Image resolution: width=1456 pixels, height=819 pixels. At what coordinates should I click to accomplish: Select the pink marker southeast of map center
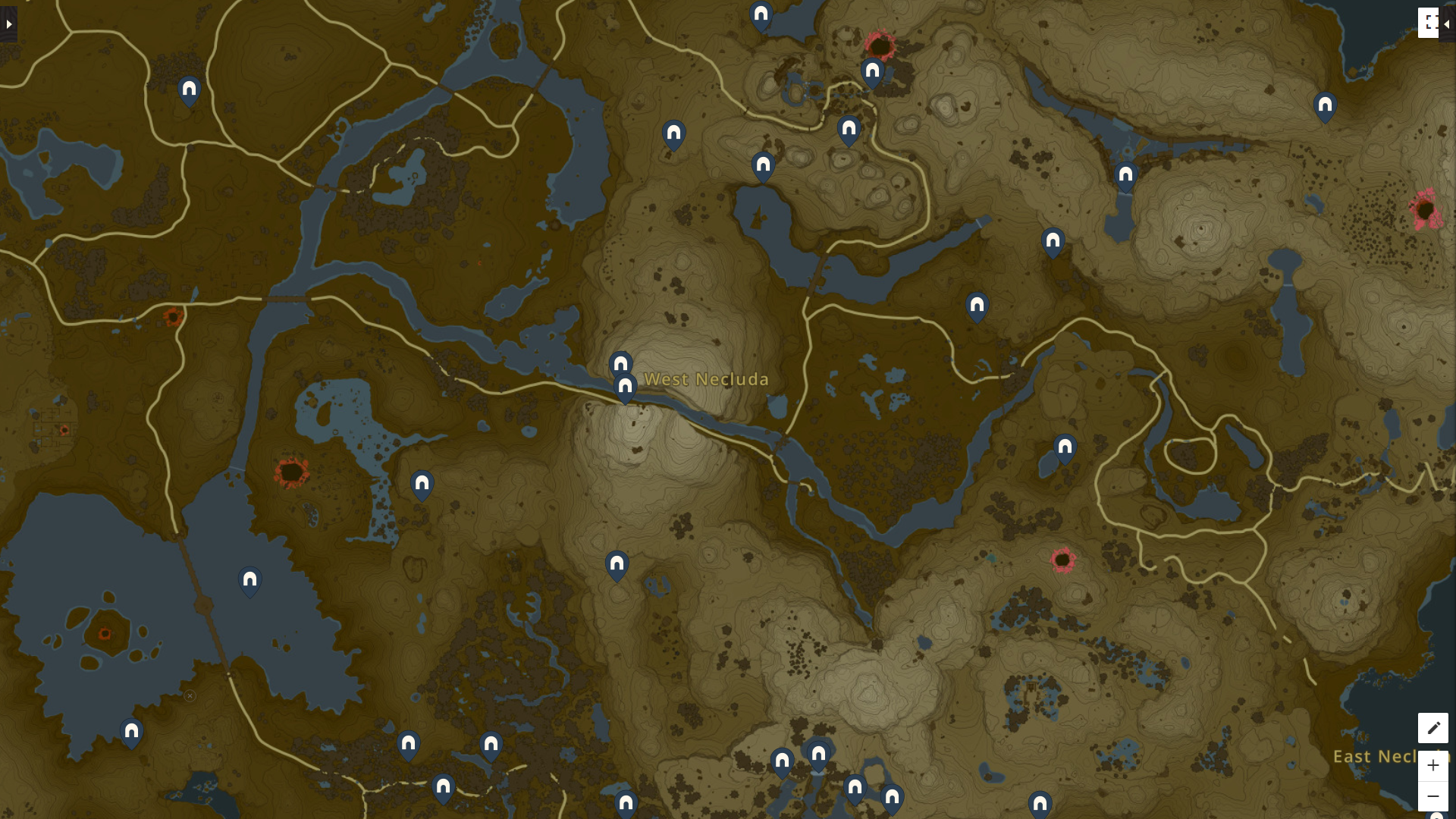tap(1065, 560)
